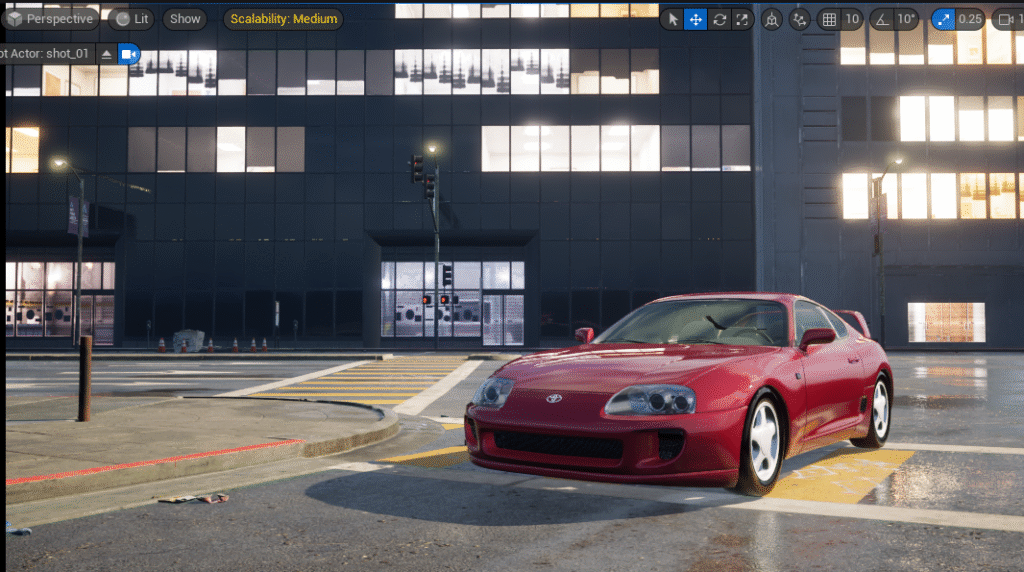Switch to the rotate tool
The height and width of the screenshot is (572, 1024).
click(x=718, y=19)
